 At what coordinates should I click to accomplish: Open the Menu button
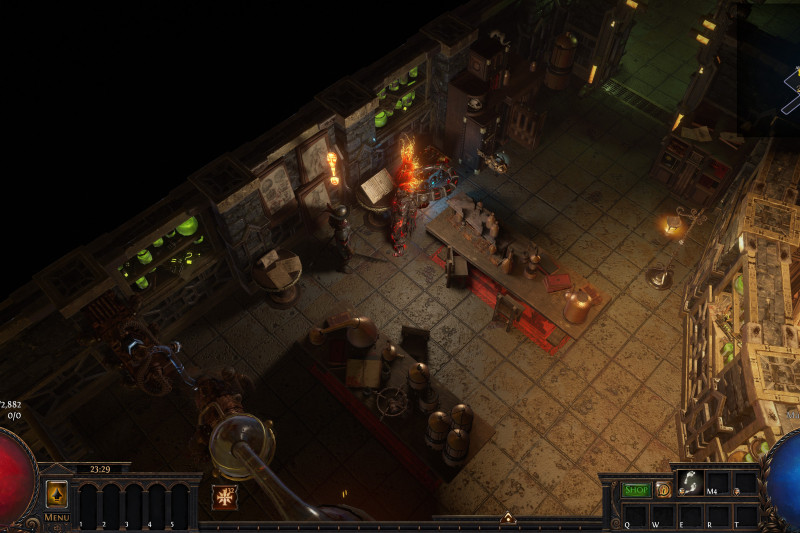click(56, 517)
